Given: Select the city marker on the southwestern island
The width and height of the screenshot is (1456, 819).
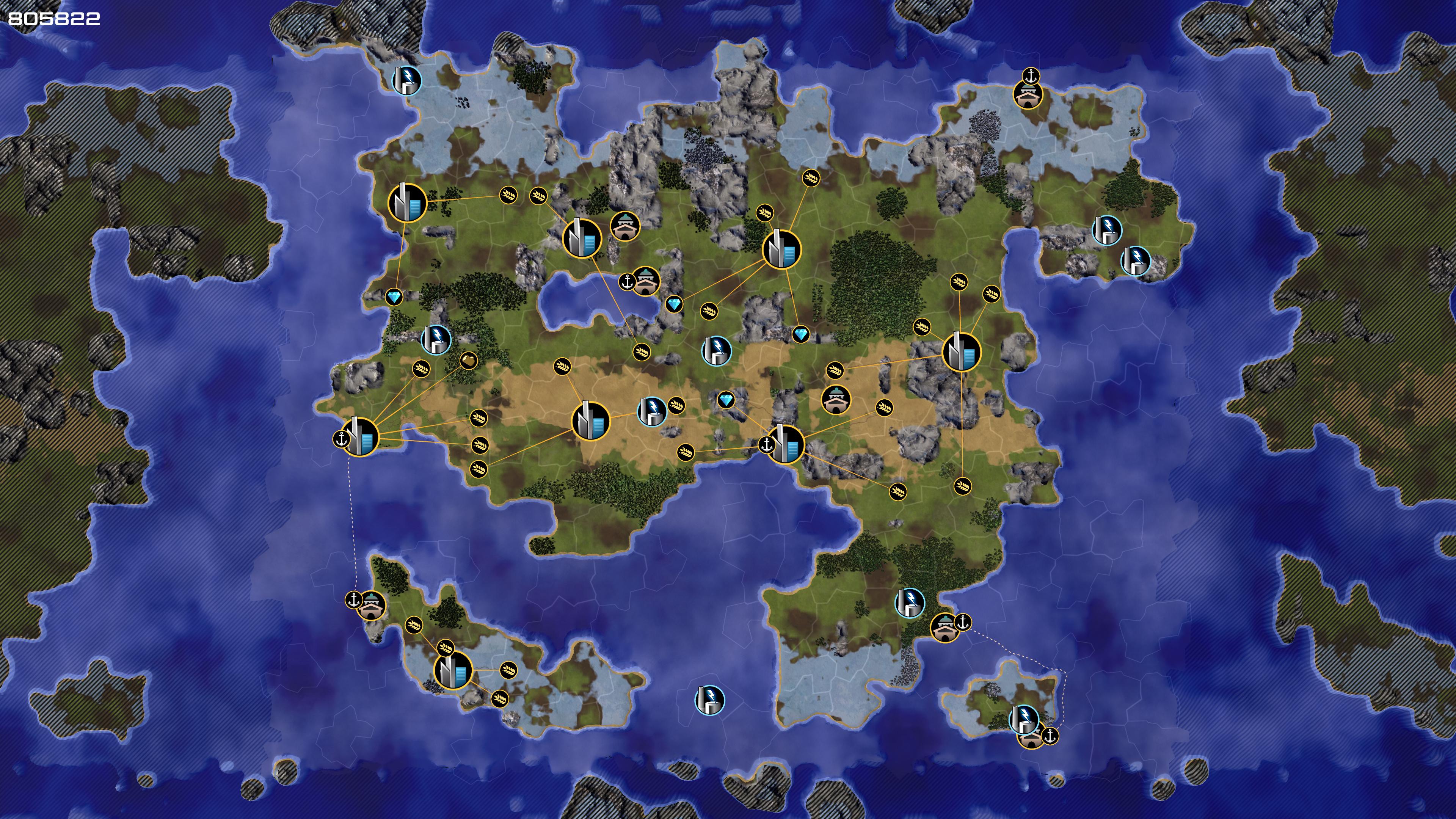Looking at the screenshot, I should (453, 670).
